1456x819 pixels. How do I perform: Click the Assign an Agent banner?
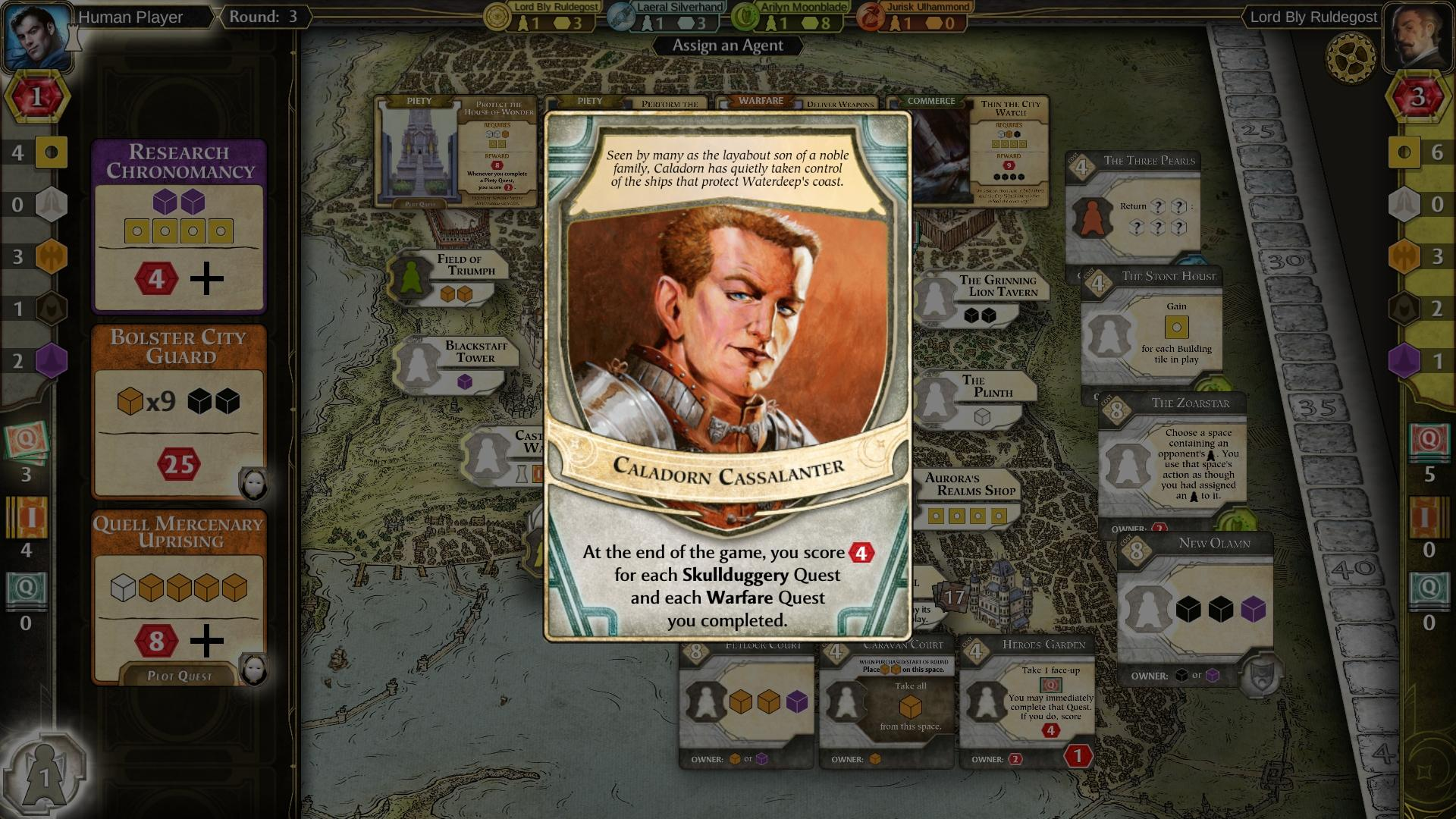click(726, 45)
